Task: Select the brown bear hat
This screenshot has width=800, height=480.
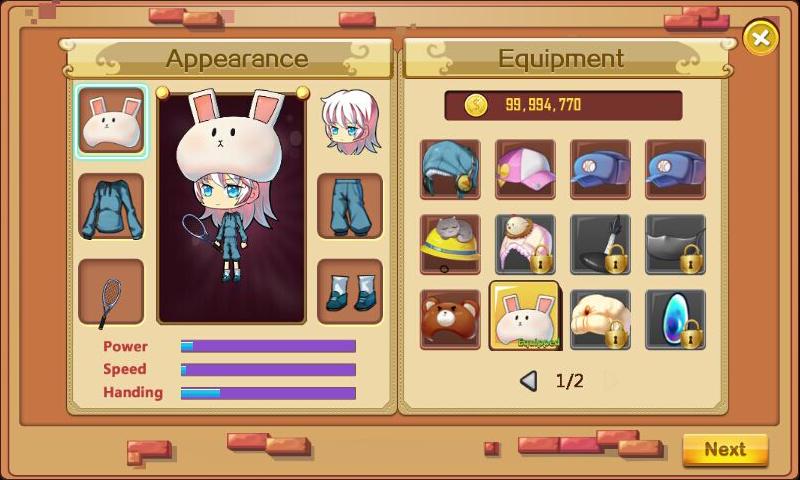Action: tap(450, 320)
